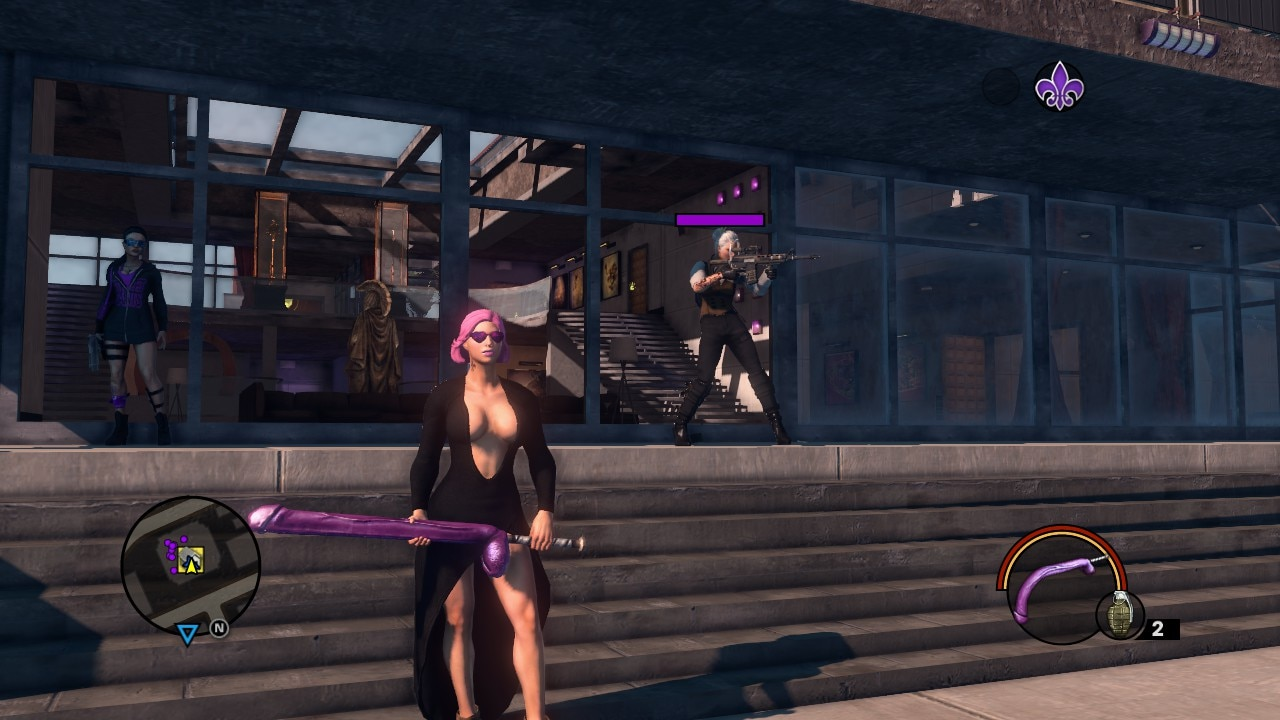Click the circular minimap
This screenshot has width=1280, height=720.
click(190, 565)
